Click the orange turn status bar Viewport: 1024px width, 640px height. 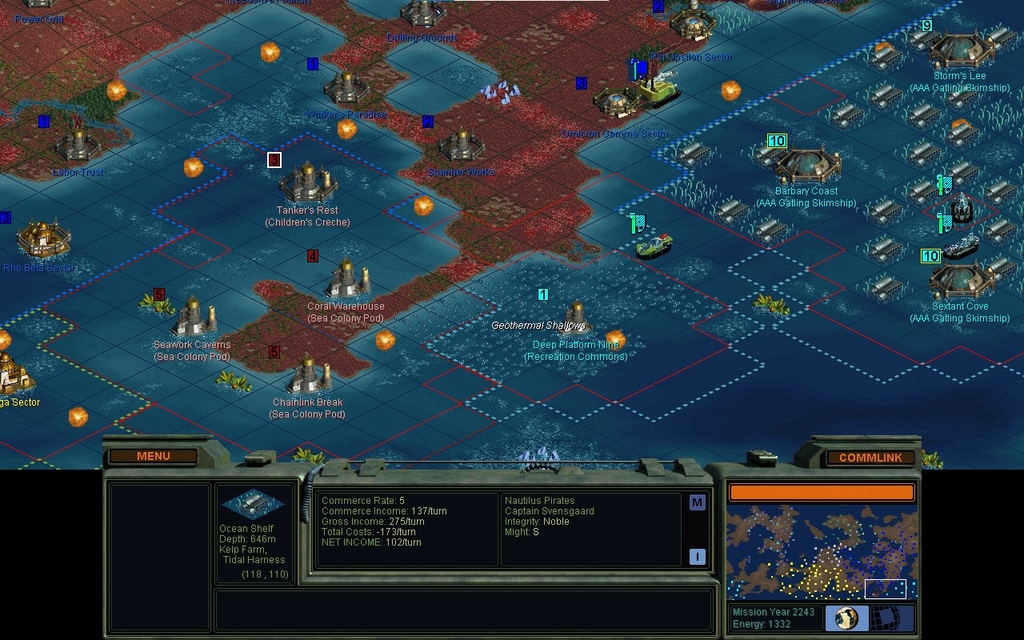(821, 492)
